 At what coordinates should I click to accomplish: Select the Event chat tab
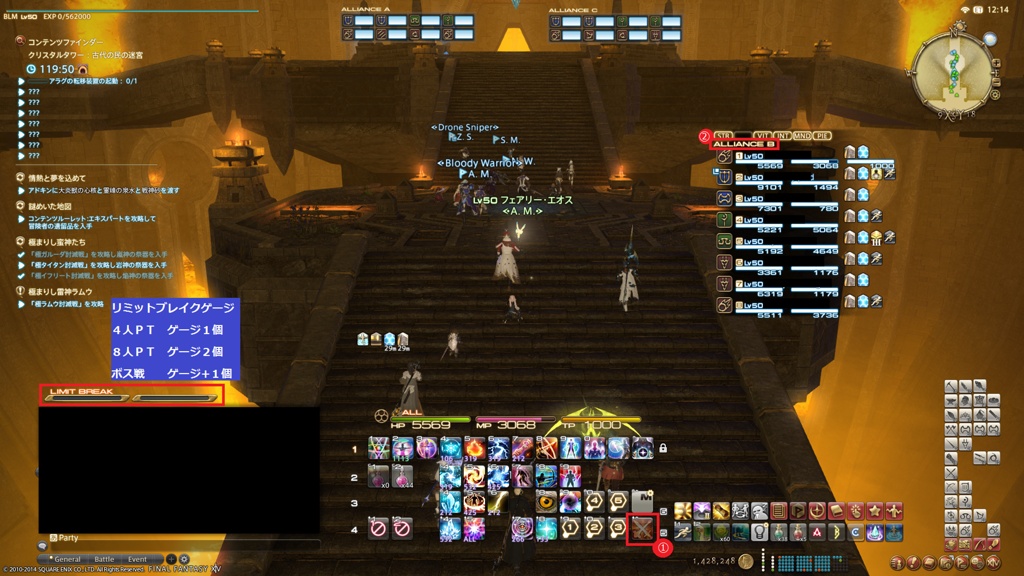coord(137,559)
